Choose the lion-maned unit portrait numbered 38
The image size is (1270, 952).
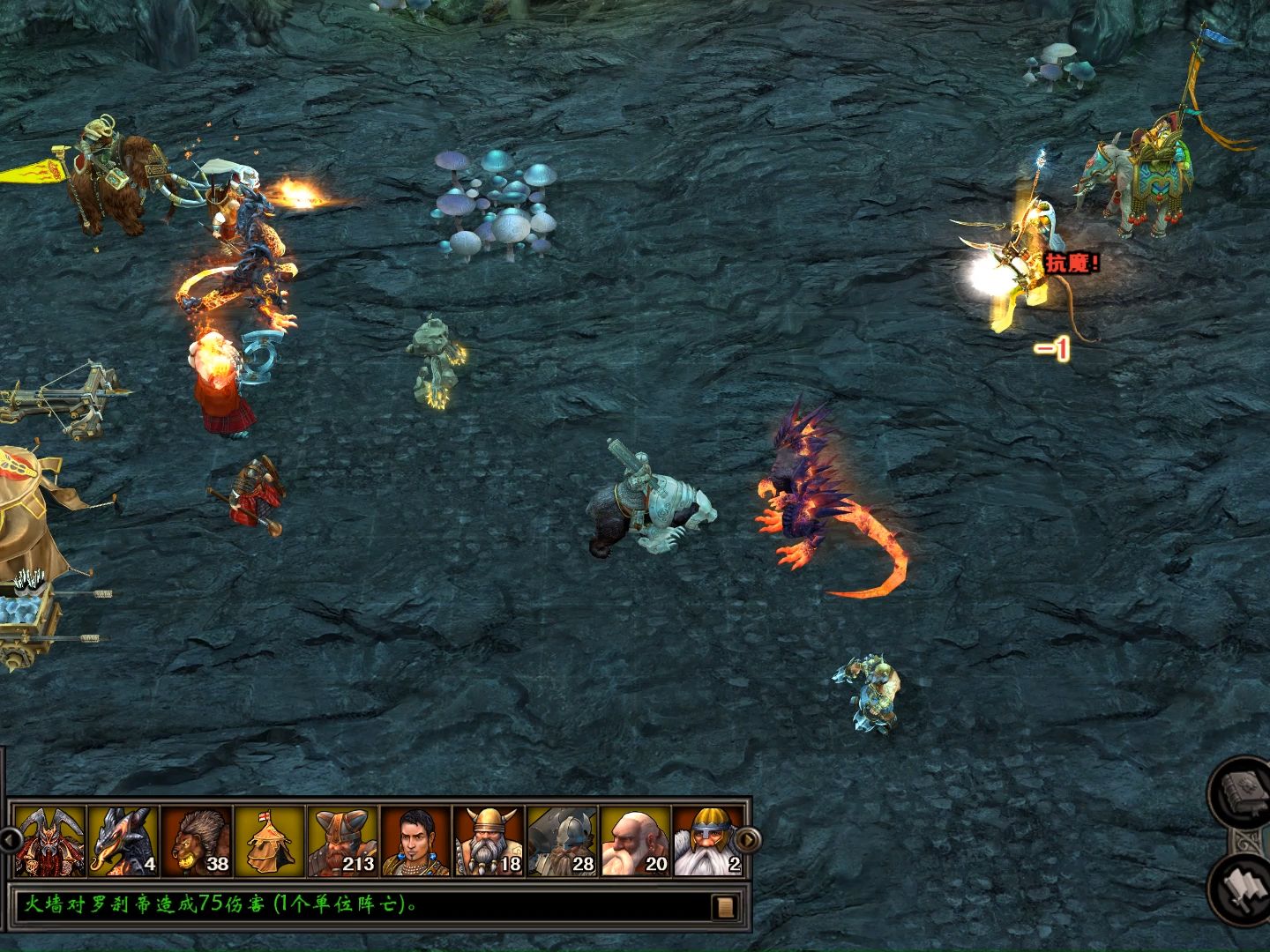tap(197, 840)
